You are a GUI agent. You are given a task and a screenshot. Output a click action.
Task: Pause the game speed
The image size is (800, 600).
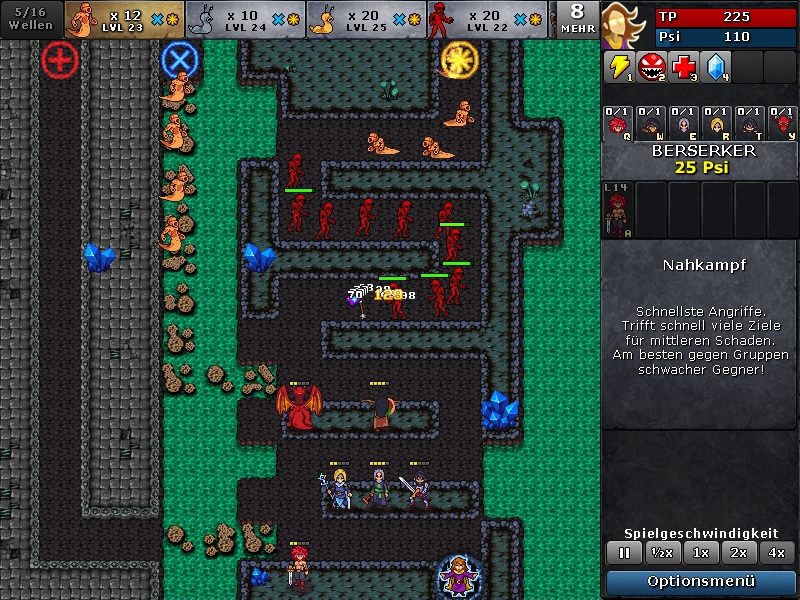[x=624, y=552]
